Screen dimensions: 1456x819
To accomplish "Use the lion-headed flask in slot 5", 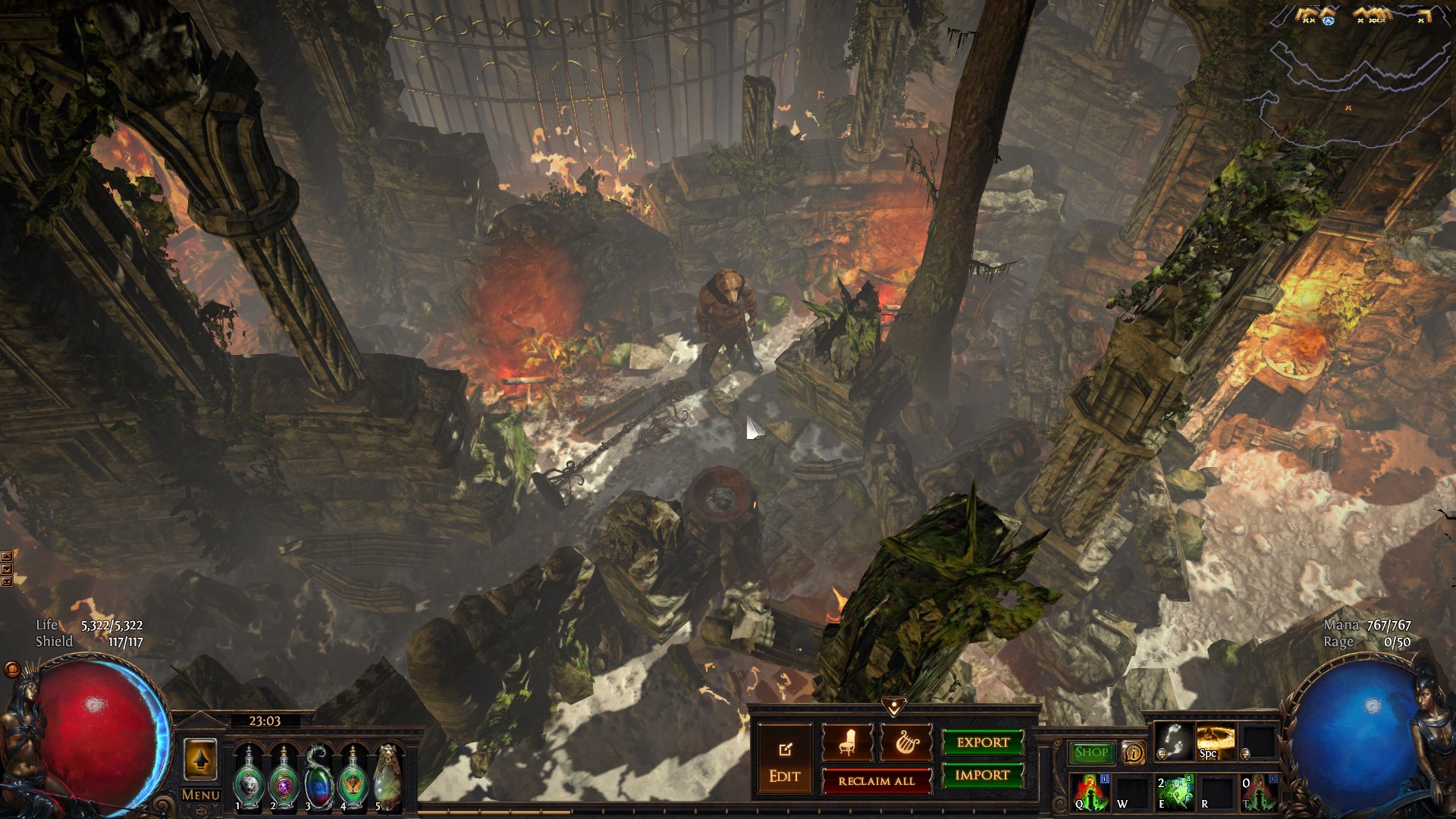I will 388,779.
